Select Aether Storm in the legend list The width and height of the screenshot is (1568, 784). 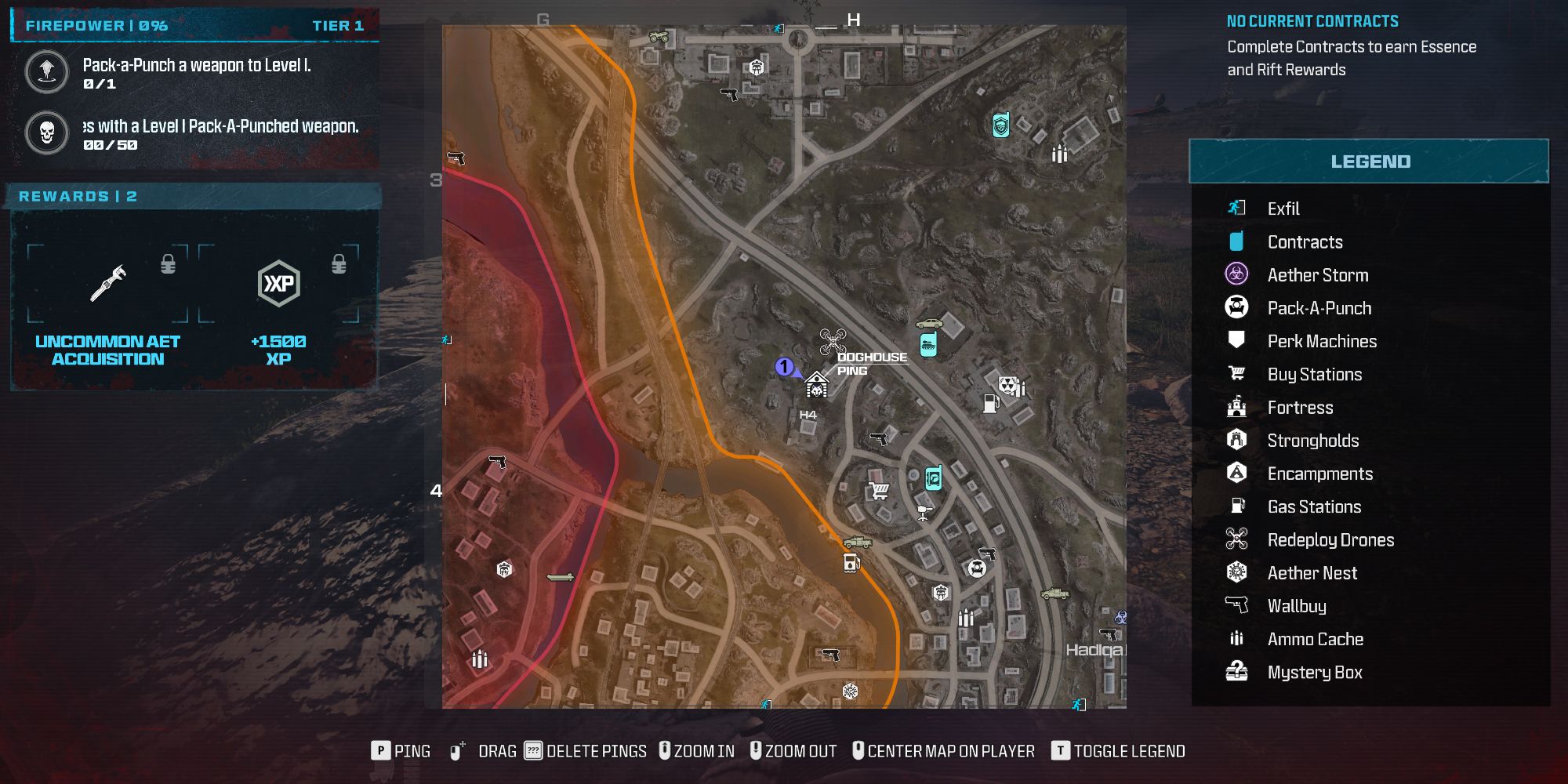tap(1317, 275)
